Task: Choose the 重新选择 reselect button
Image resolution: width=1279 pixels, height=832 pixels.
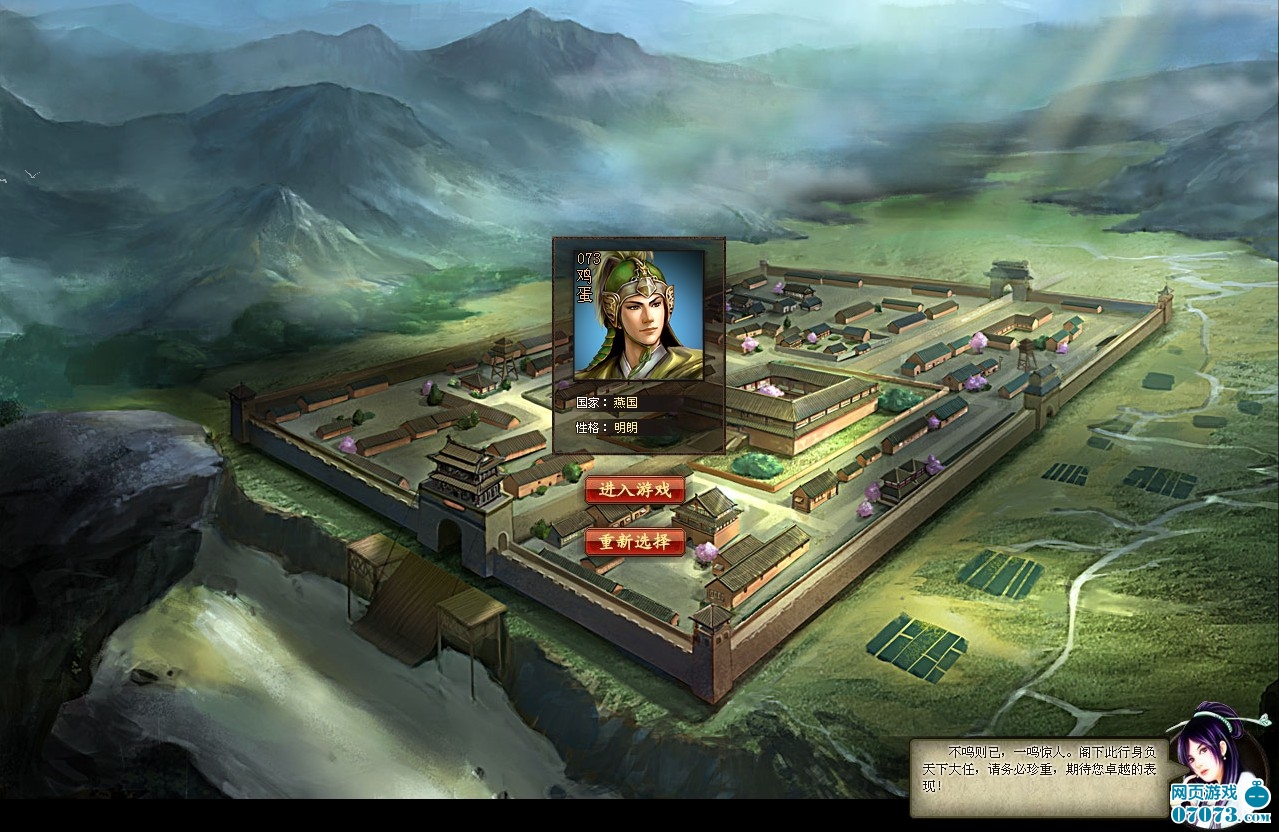Action: point(635,542)
